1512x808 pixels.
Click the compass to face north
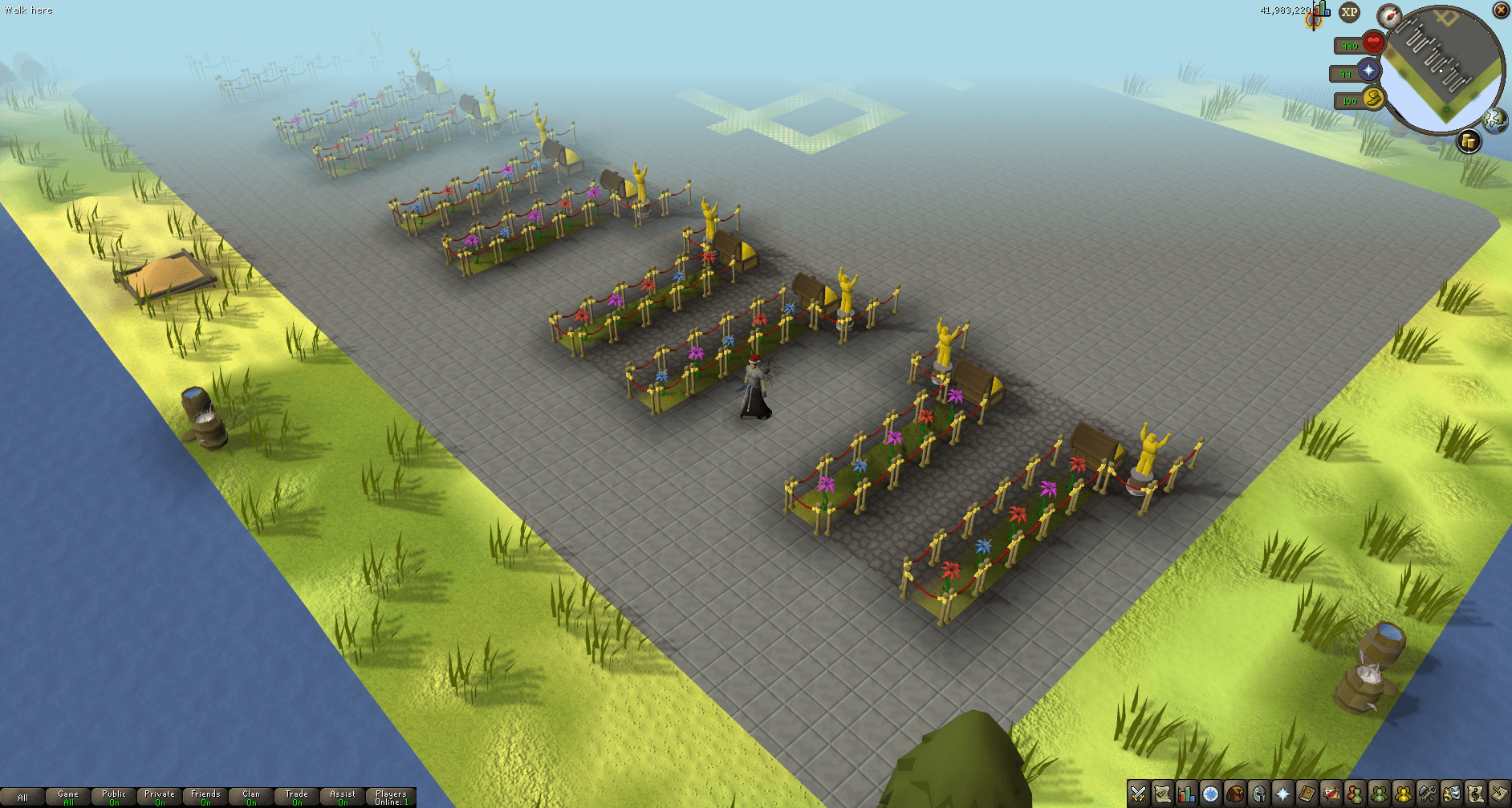tap(1389, 15)
